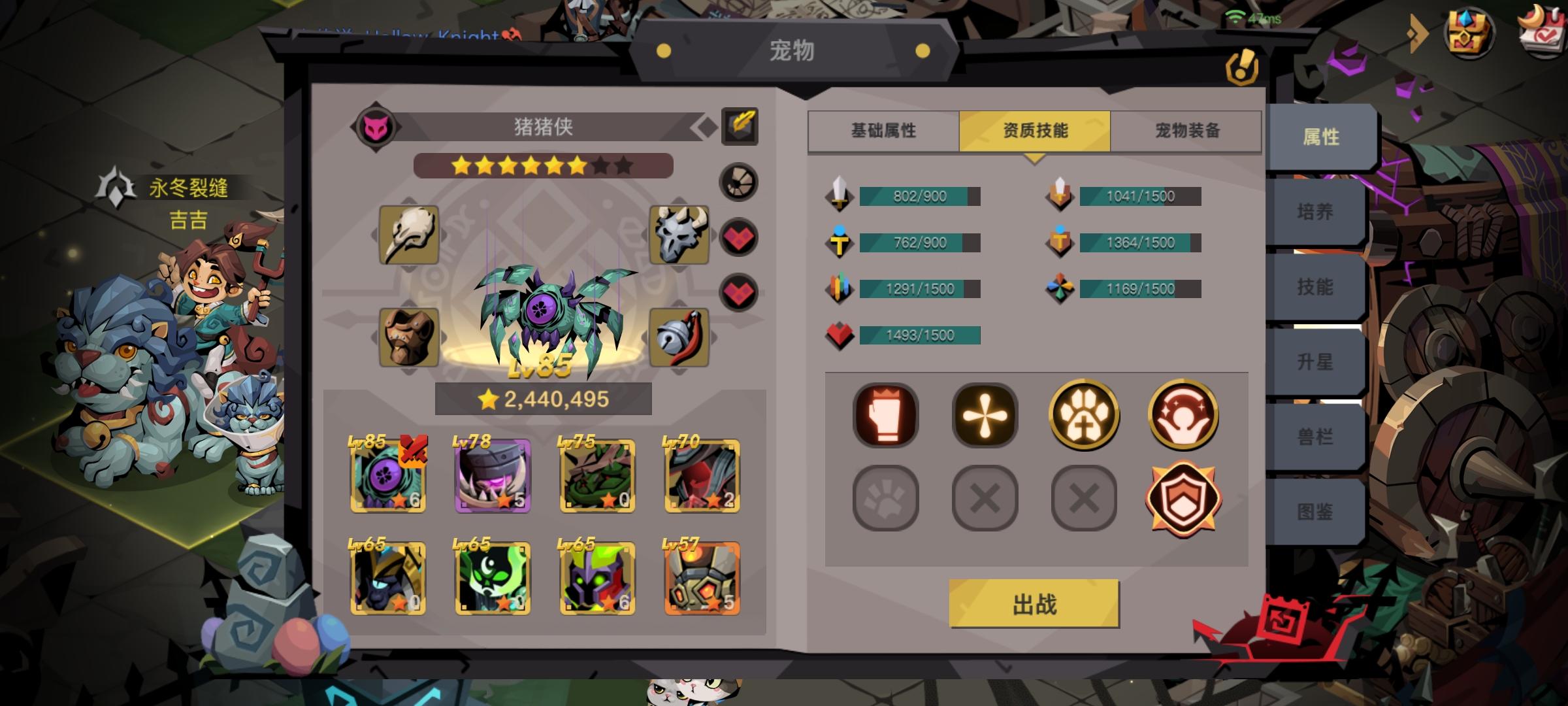Open the diamond expander left of pet nameplate
This screenshot has height=706, width=1568.
pyautogui.click(x=704, y=127)
